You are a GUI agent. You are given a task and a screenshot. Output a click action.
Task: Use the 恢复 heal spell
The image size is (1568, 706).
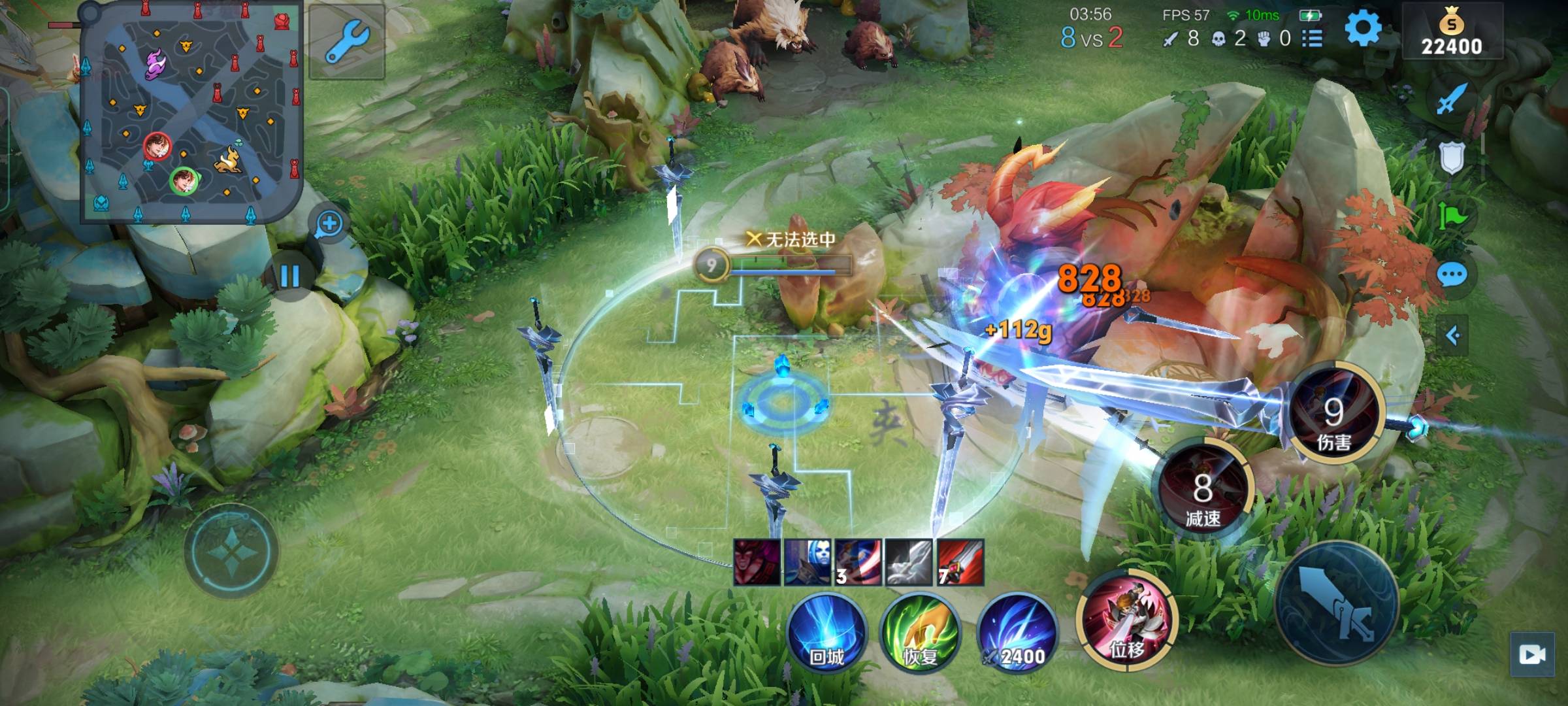[920, 633]
